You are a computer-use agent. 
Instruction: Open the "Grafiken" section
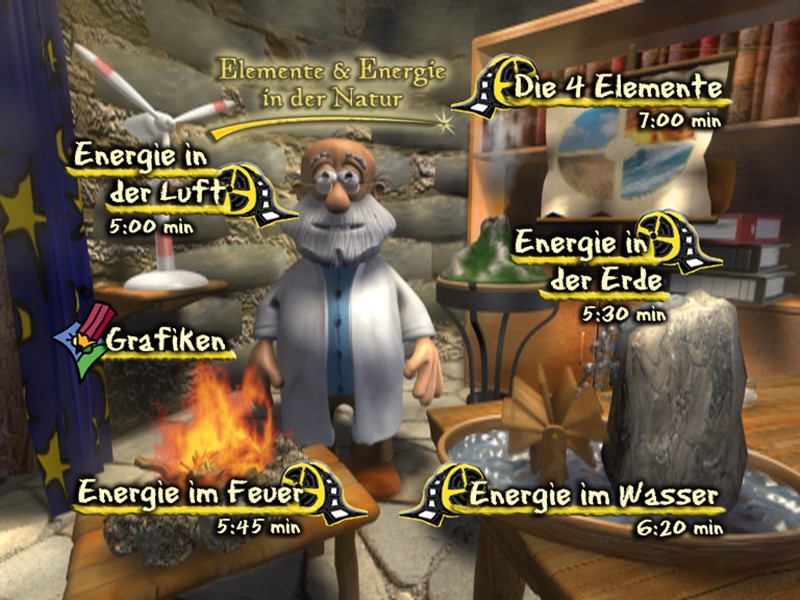tap(164, 341)
